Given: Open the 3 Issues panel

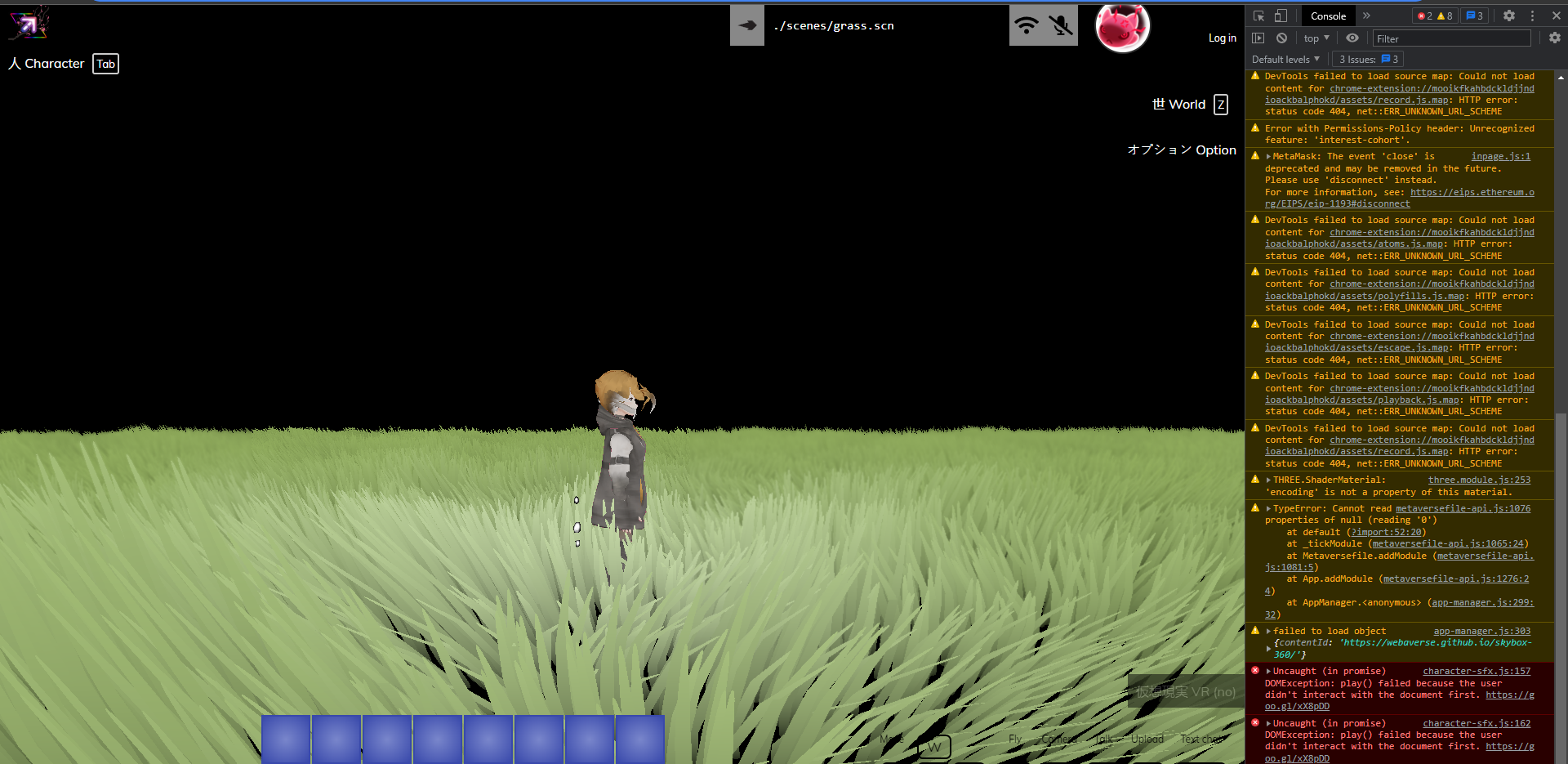Looking at the screenshot, I should pos(1366,59).
